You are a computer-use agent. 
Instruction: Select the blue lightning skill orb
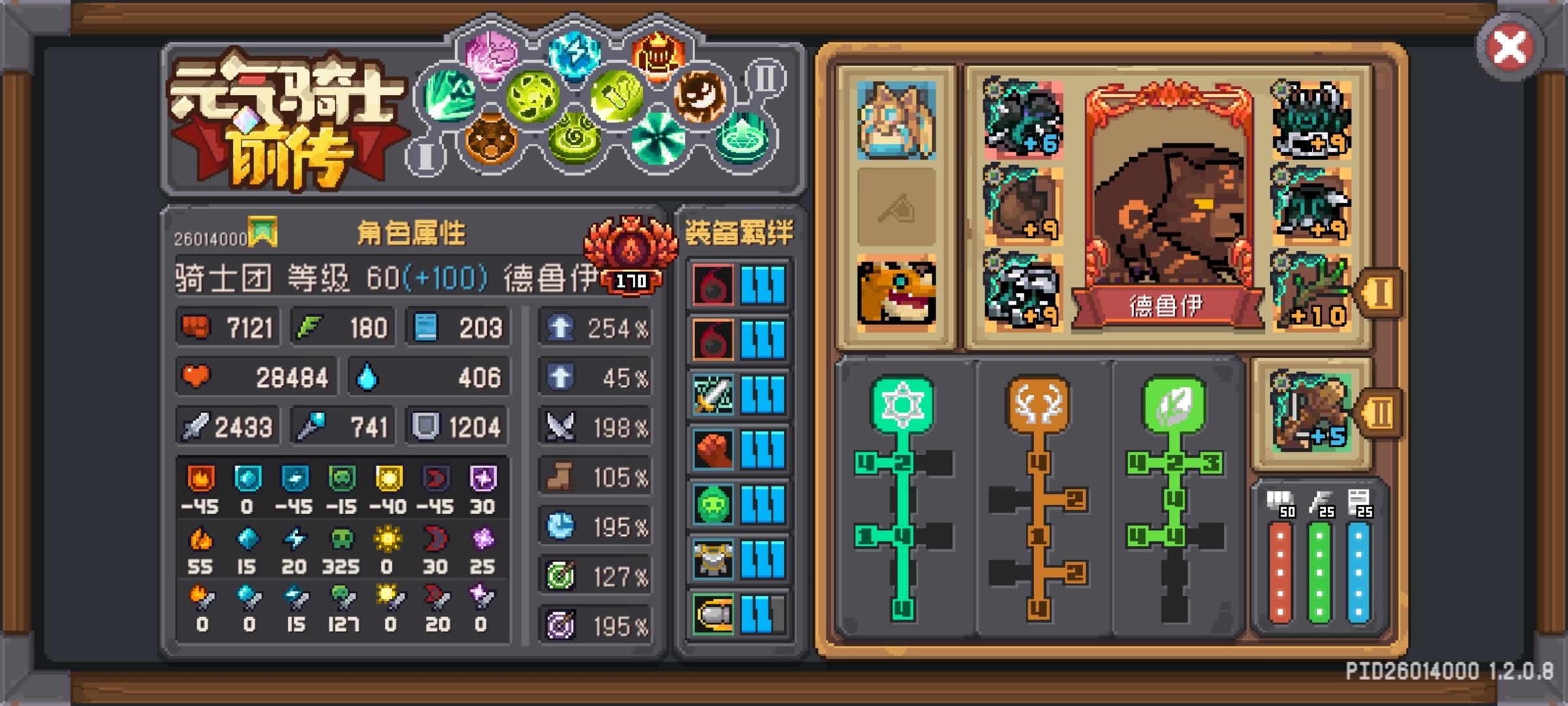click(x=574, y=58)
